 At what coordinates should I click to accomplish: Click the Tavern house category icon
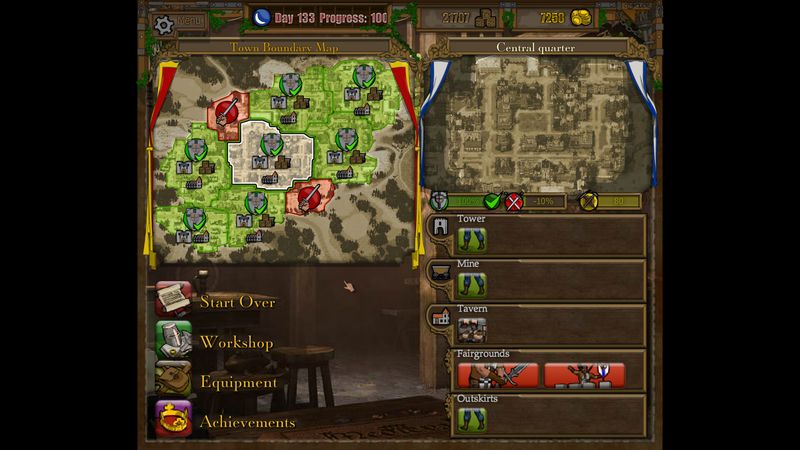(x=439, y=318)
